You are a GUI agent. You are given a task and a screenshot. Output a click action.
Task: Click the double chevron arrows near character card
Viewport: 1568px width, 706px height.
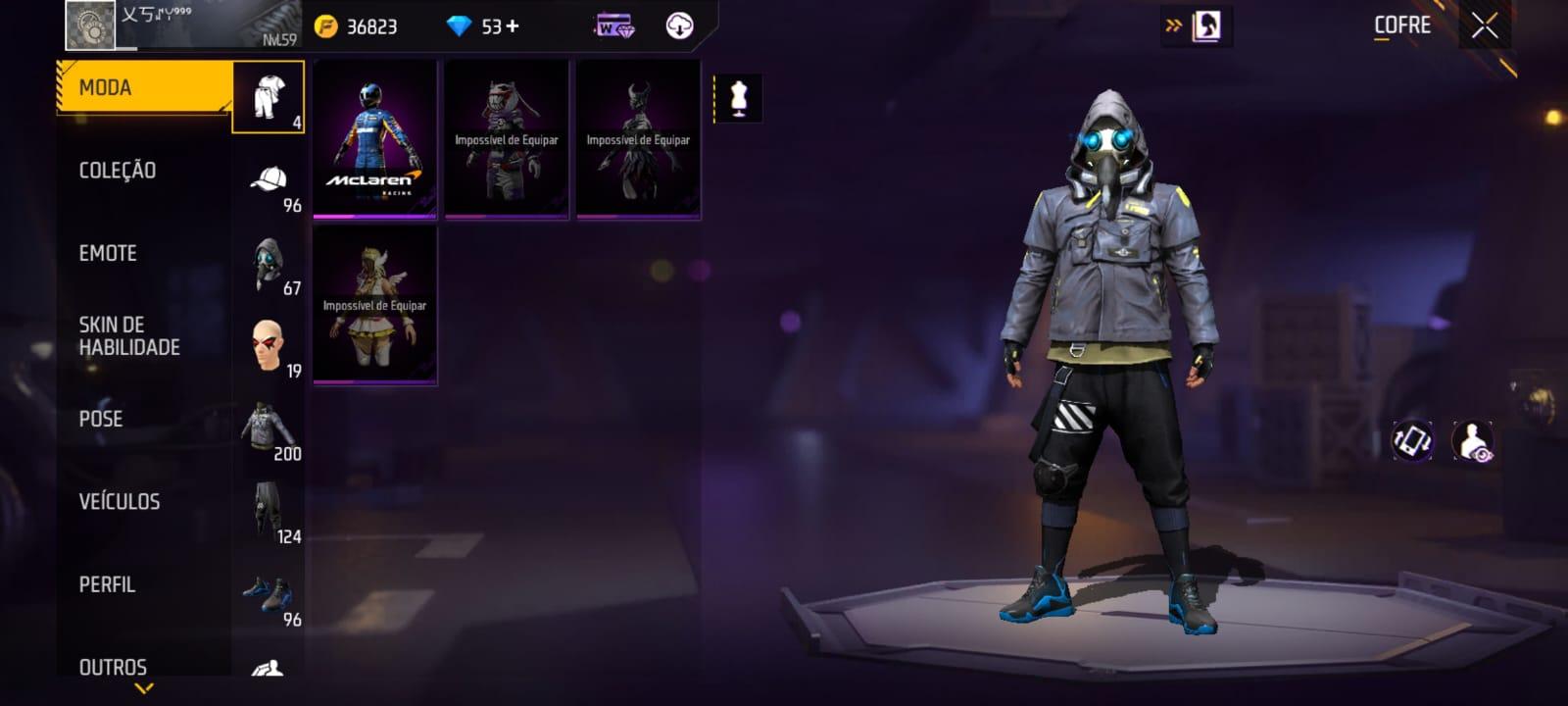(1172, 27)
